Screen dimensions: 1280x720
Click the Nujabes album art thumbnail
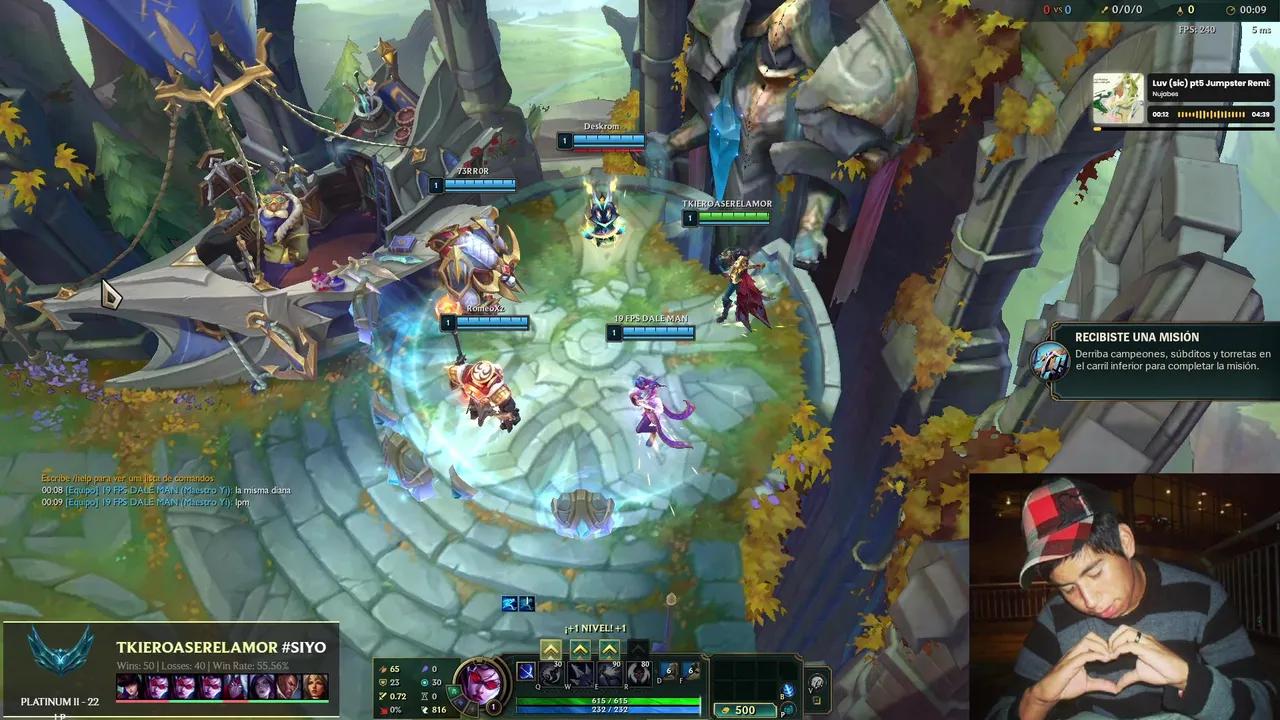click(x=1118, y=96)
